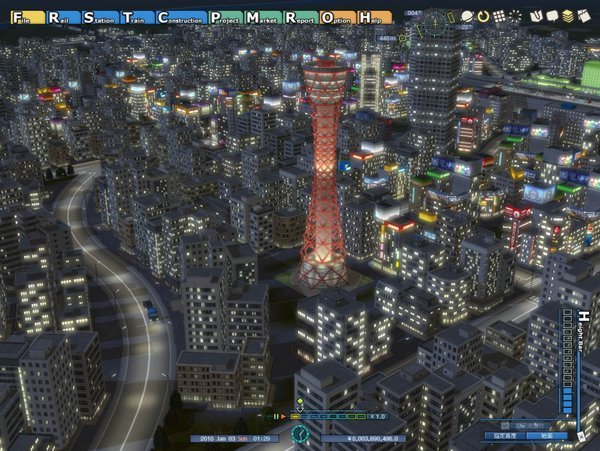Click the pause button on the speed bar

tap(276, 416)
